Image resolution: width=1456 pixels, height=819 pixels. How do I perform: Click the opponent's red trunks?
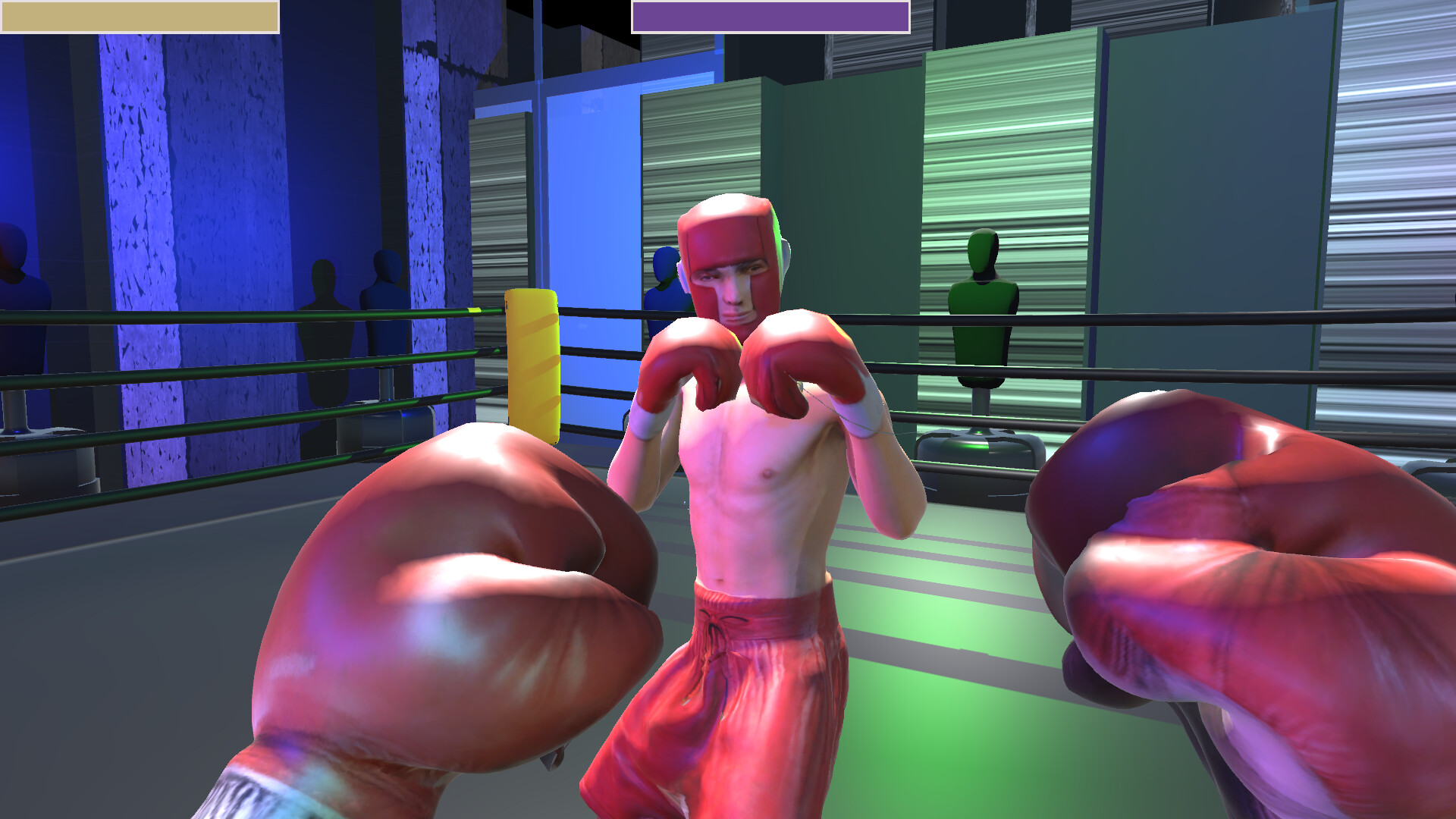click(x=751, y=682)
